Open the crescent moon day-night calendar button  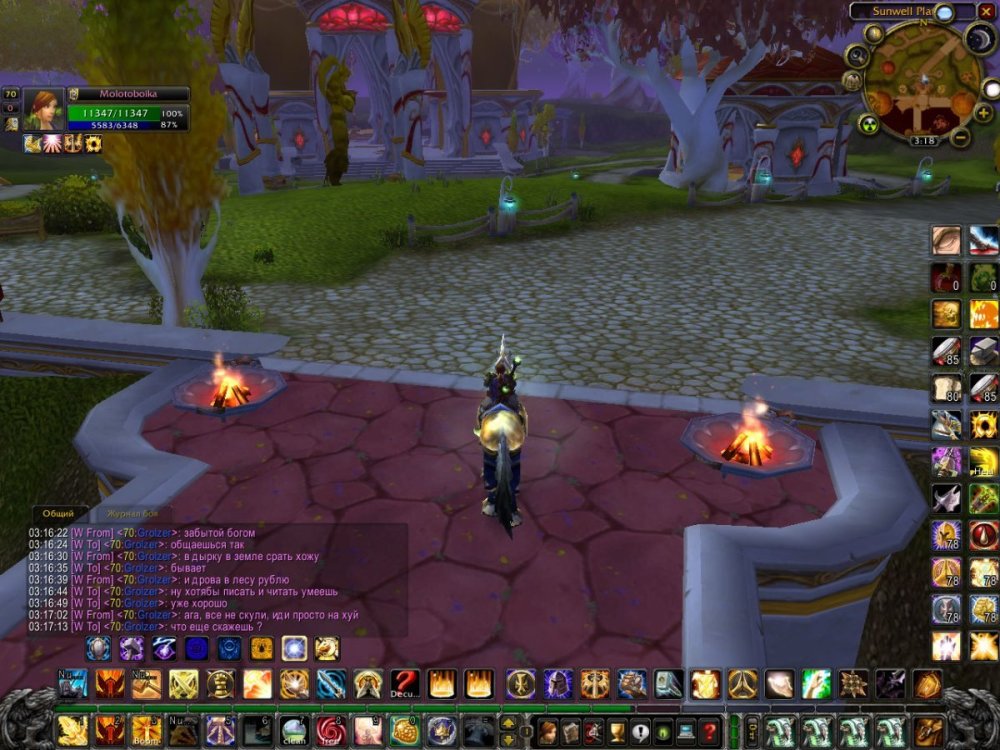click(980, 39)
